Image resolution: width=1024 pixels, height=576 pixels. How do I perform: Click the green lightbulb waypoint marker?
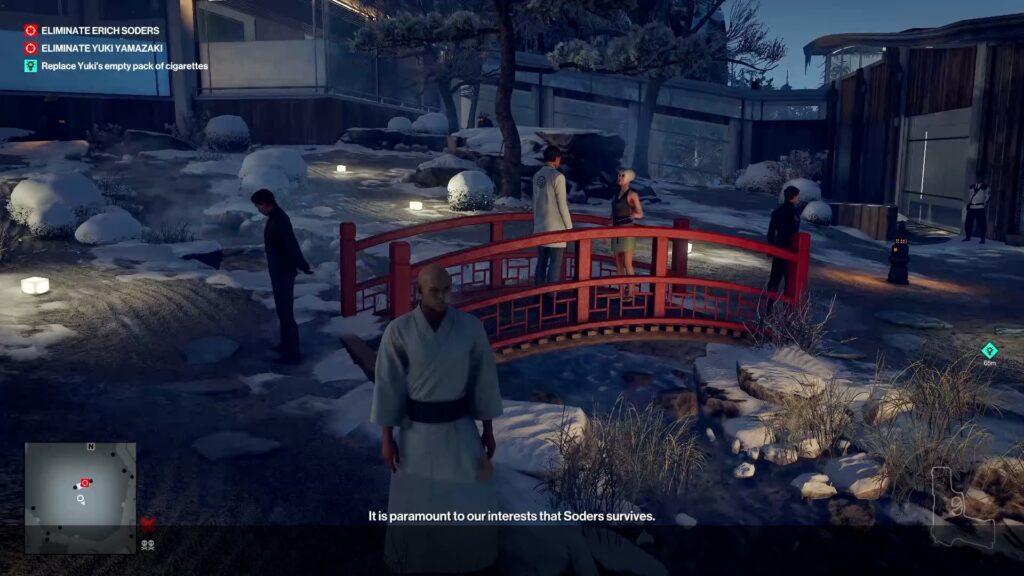coord(989,350)
